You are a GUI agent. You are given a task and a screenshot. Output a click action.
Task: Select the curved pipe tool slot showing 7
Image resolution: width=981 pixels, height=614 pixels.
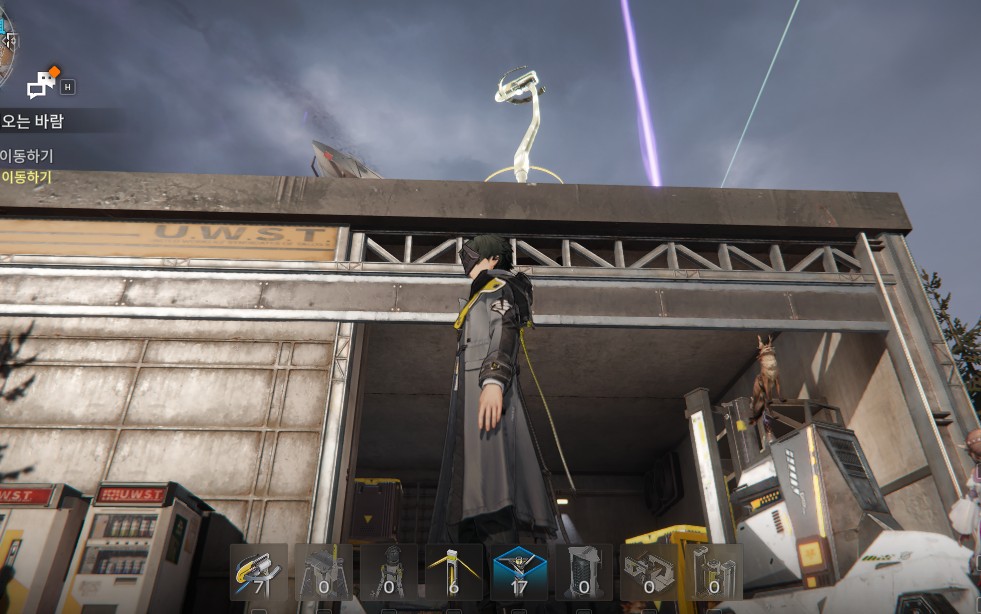(x=259, y=572)
